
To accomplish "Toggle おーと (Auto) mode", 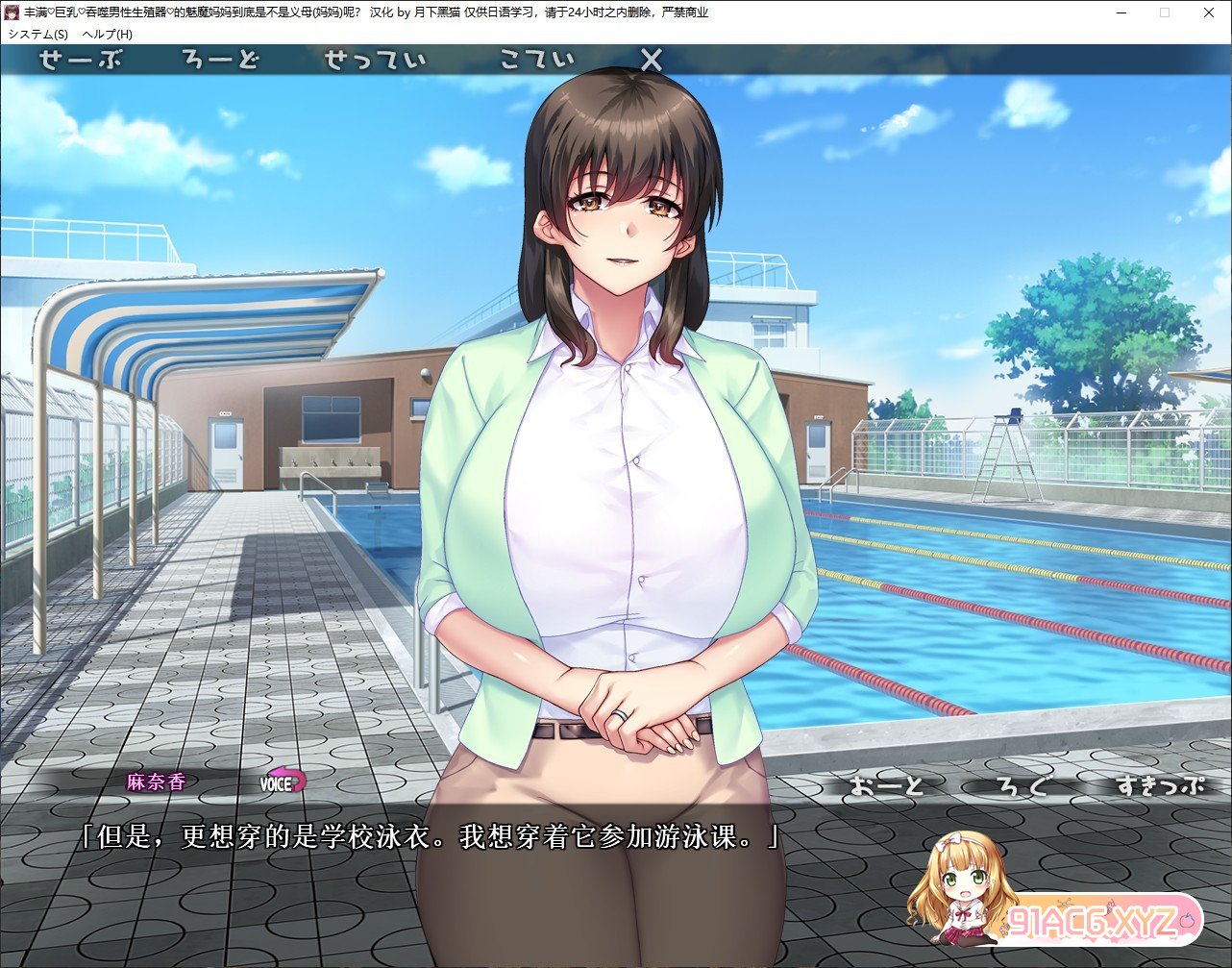I will tap(885, 785).
